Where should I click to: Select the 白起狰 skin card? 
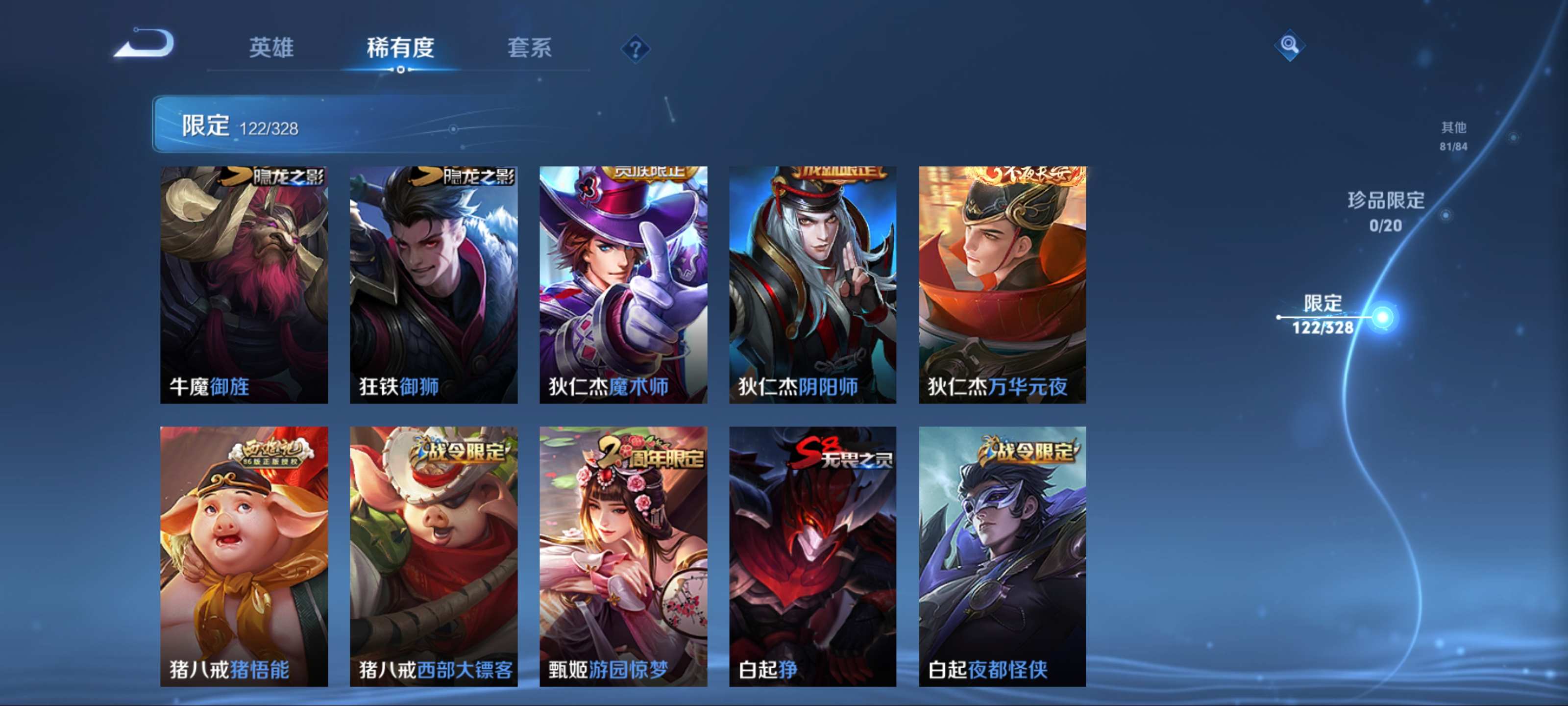812,556
